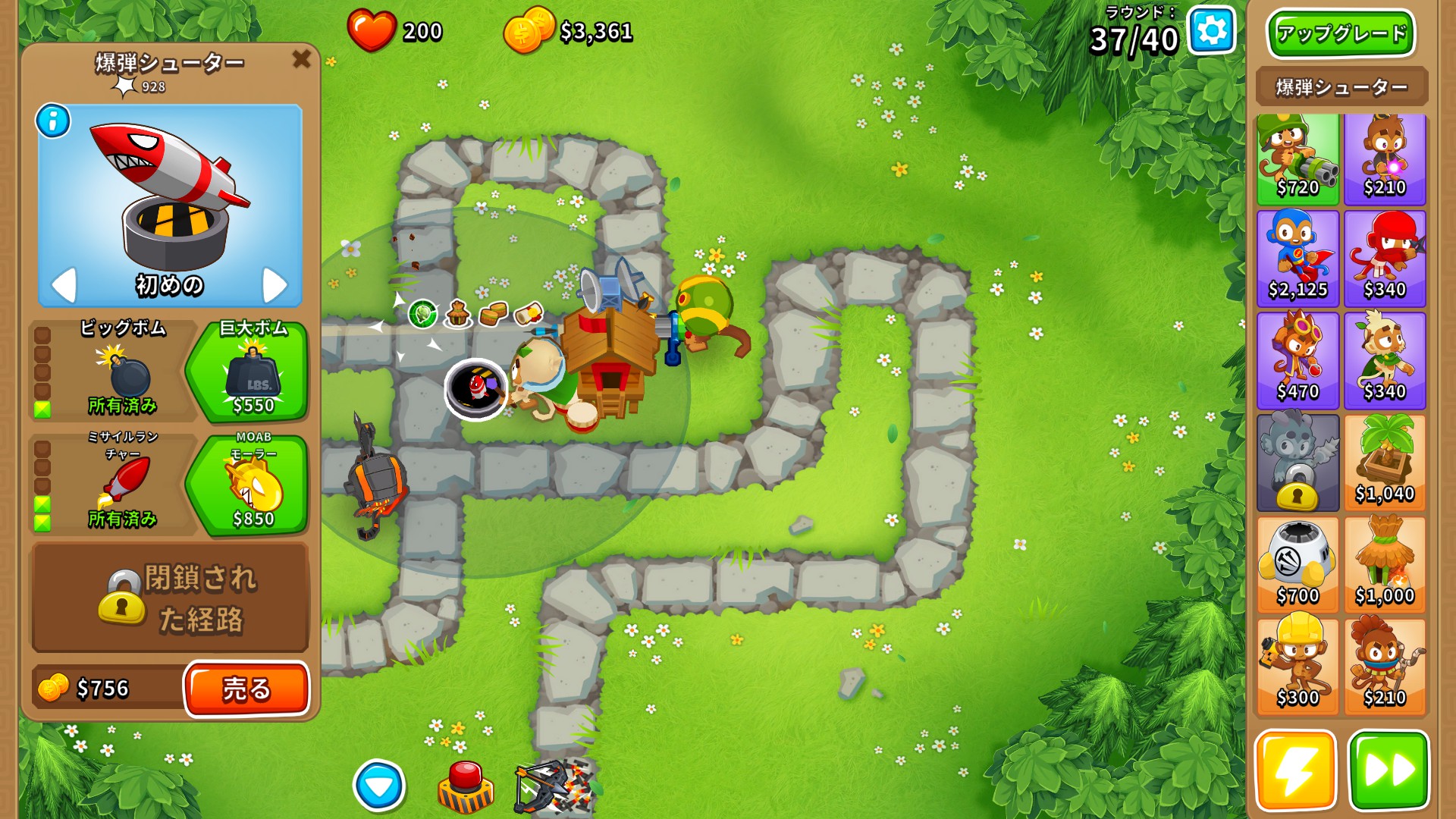Select the $340 Ninja Monkey tower
The image size is (1456, 819).
pyautogui.click(x=1385, y=259)
